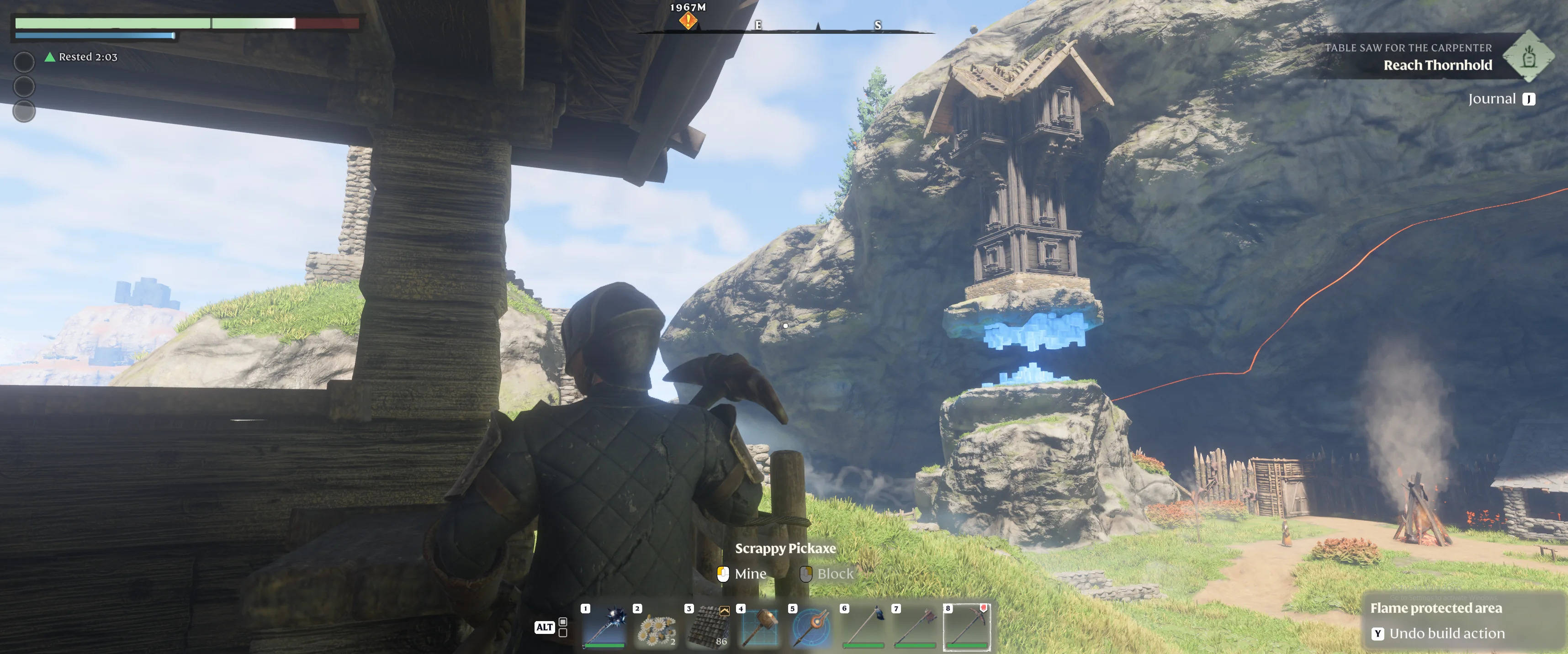Select the chamomile flowers hotbar slot
This screenshot has width=1568, height=654.
(656, 627)
